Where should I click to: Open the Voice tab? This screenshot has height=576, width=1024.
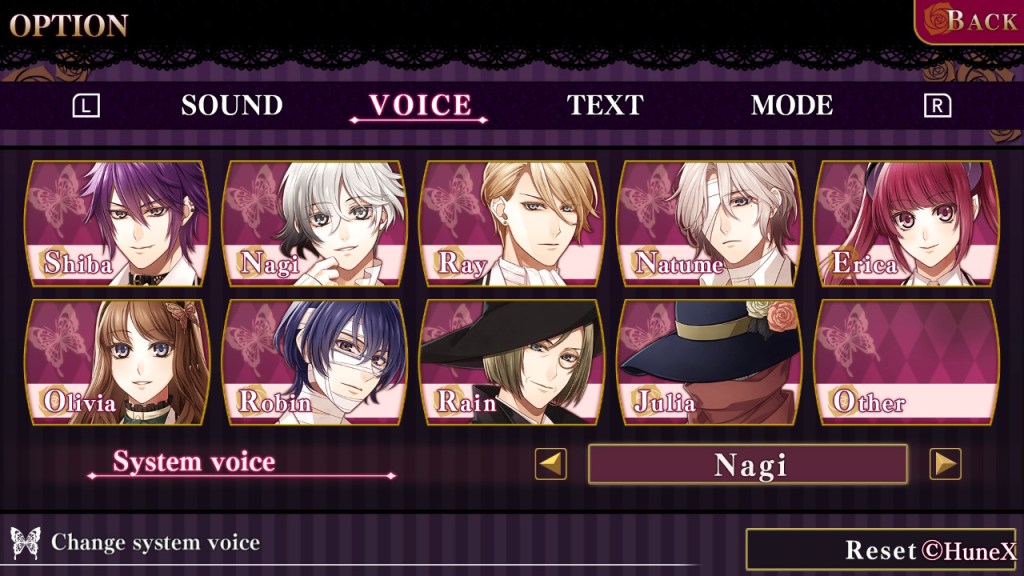click(x=420, y=106)
